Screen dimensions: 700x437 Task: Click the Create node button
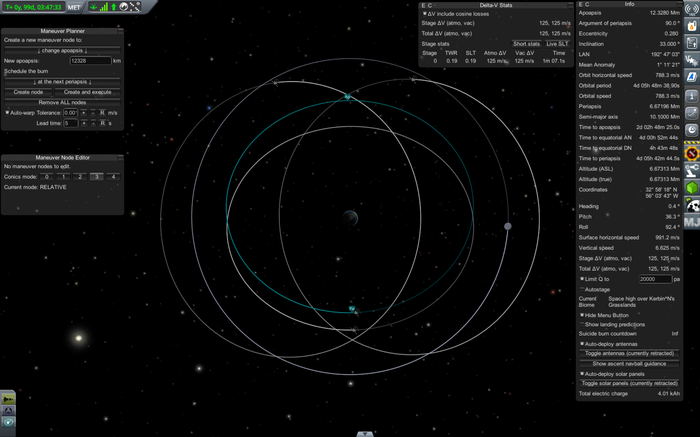click(33, 92)
